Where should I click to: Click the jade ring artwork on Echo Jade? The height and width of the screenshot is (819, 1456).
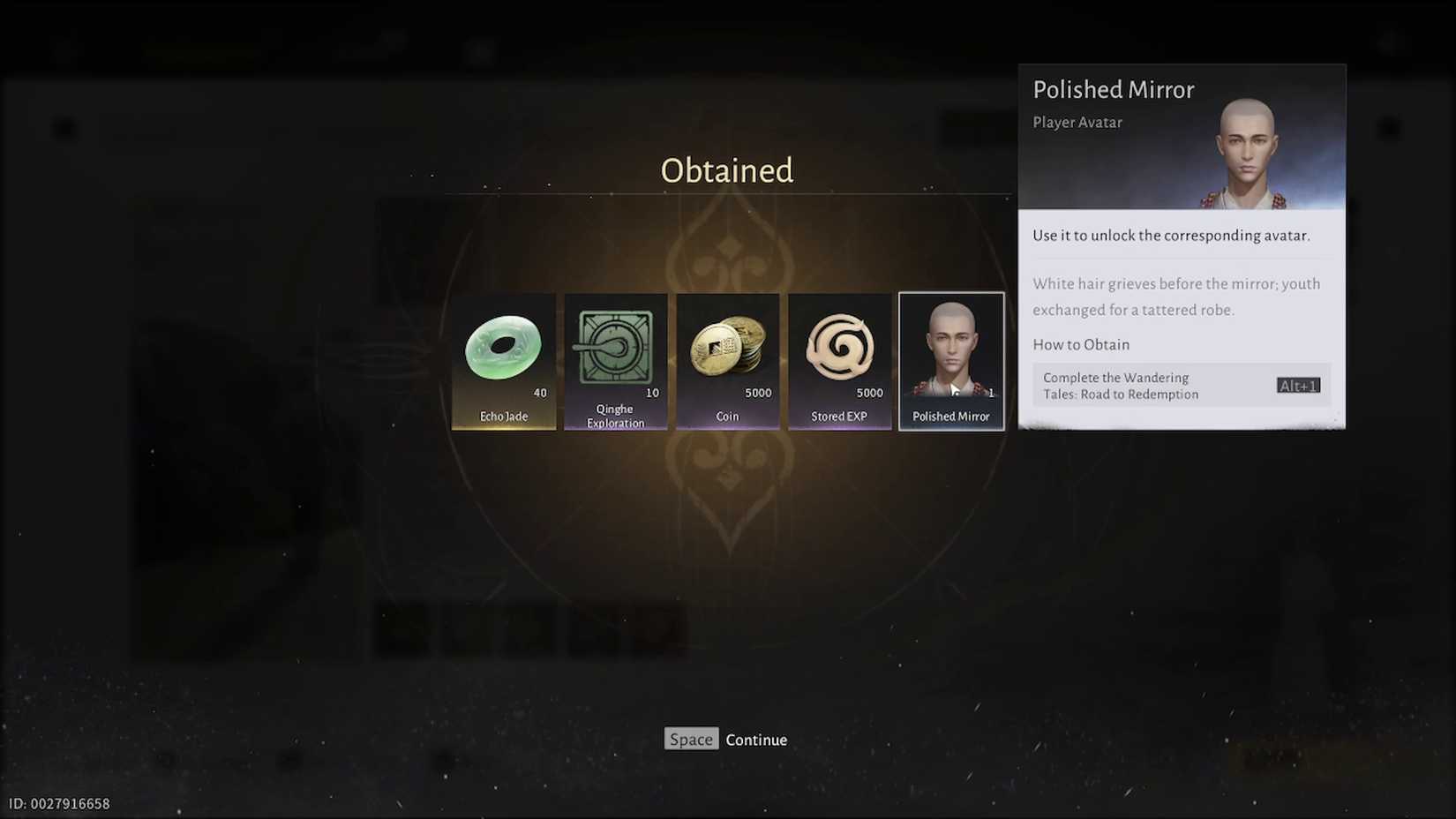pyautogui.click(x=503, y=349)
